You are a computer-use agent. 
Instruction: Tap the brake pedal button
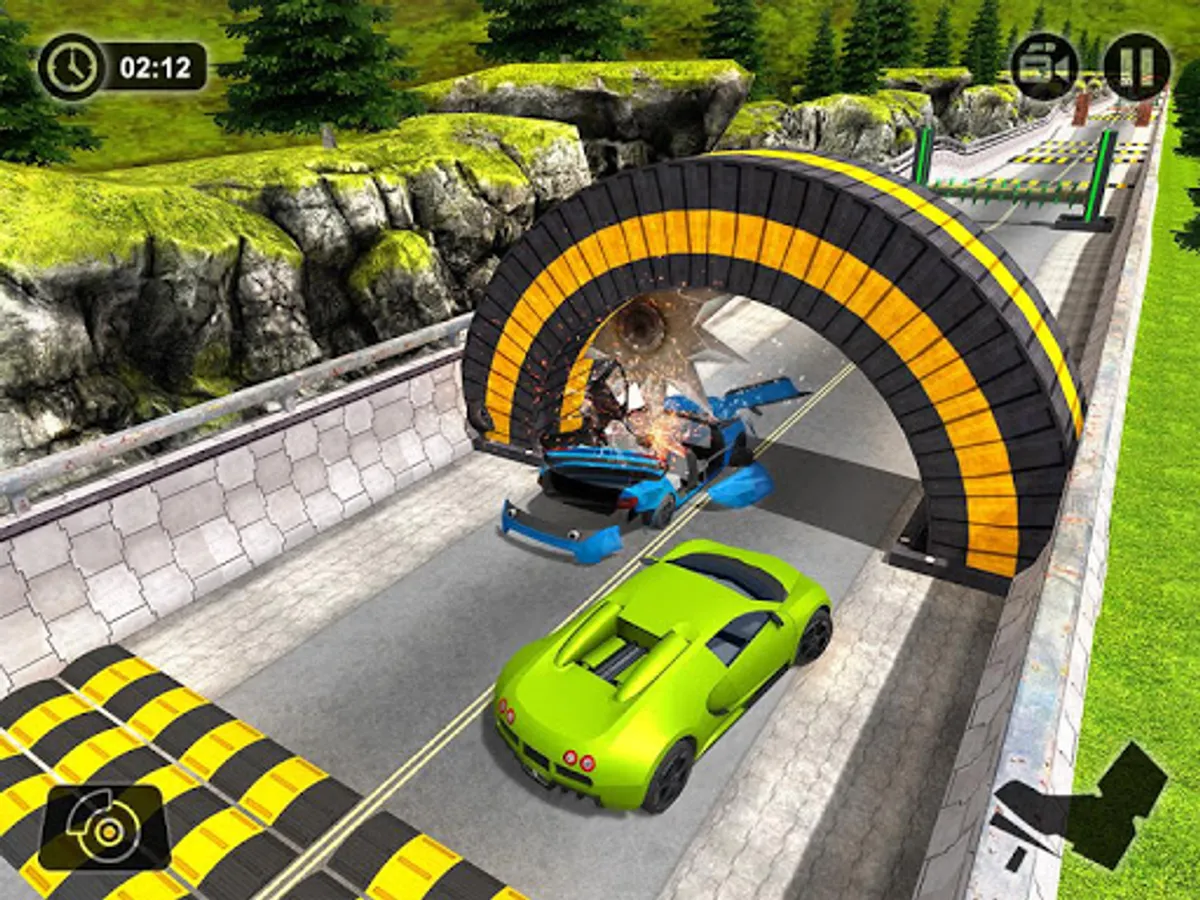coord(105,828)
